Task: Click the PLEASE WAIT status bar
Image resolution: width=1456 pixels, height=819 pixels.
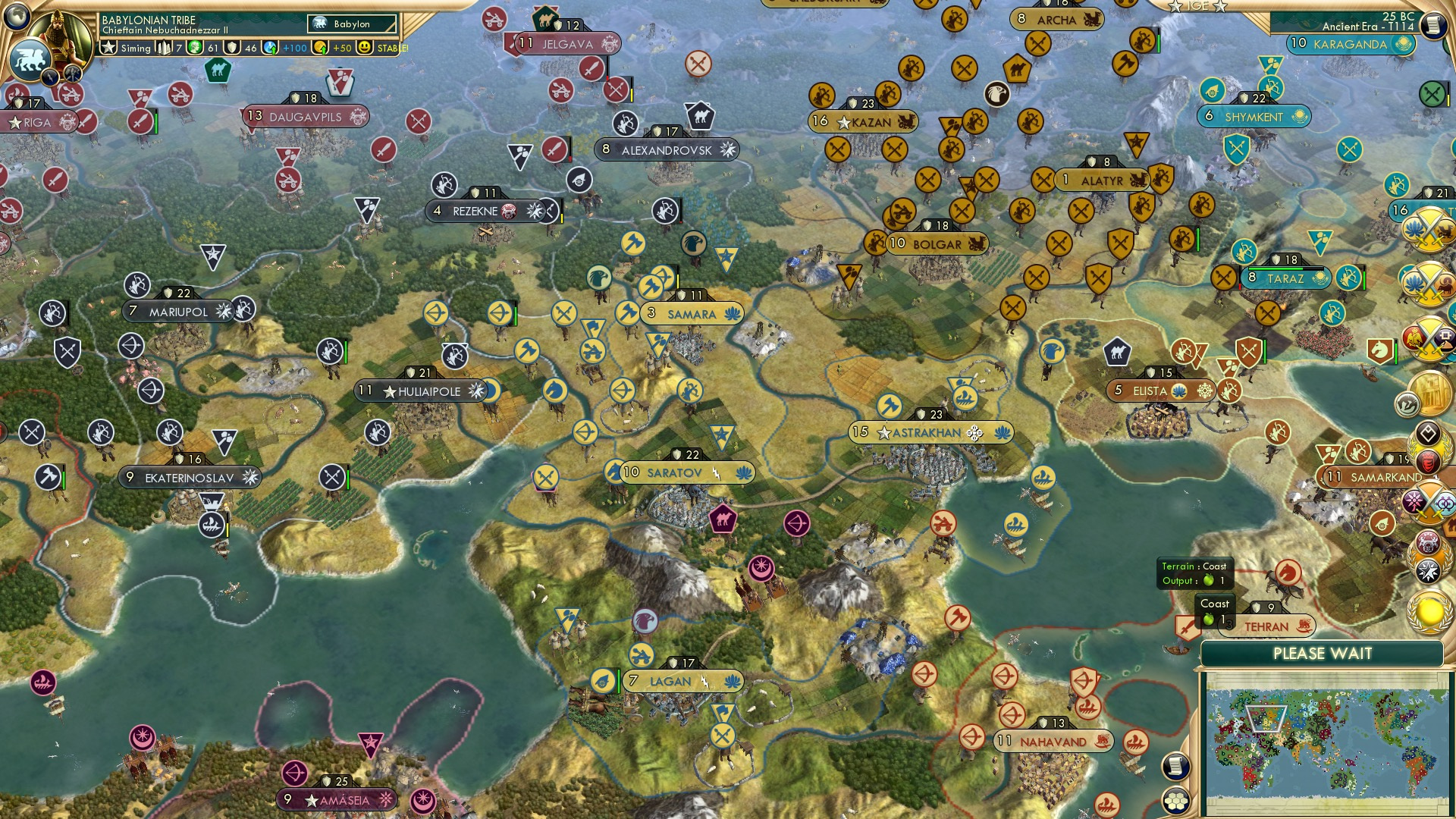Action: (1323, 652)
